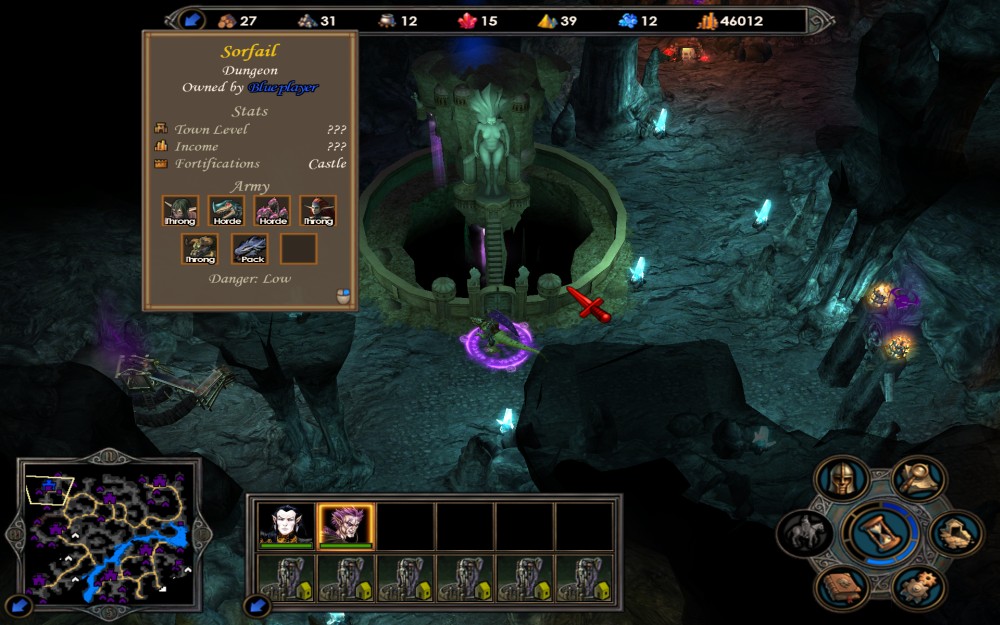Collapse the hero bar with blue arrow
Viewport: 1000px width, 625px height.
256,605
